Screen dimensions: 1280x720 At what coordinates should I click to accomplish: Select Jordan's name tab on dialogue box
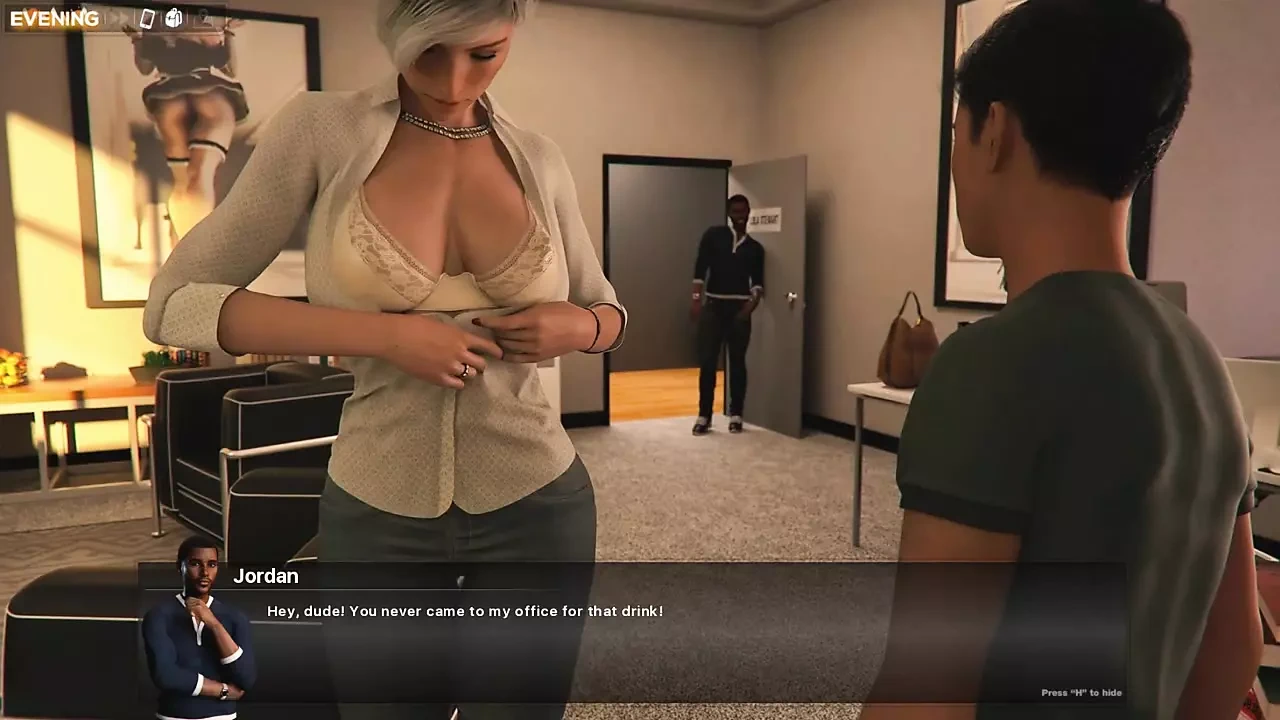pos(268,576)
